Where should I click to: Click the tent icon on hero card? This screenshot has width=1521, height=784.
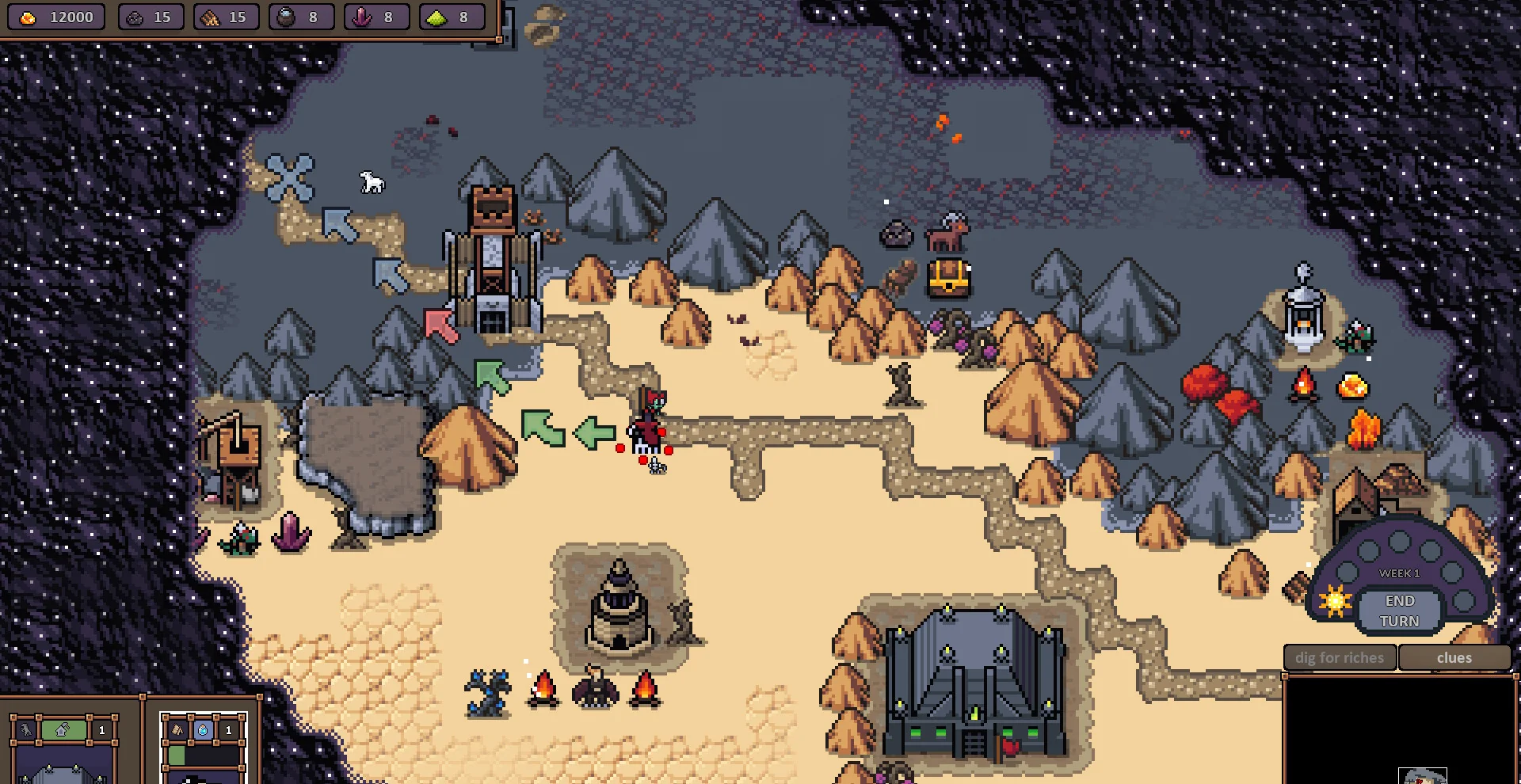tap(178, 730)
